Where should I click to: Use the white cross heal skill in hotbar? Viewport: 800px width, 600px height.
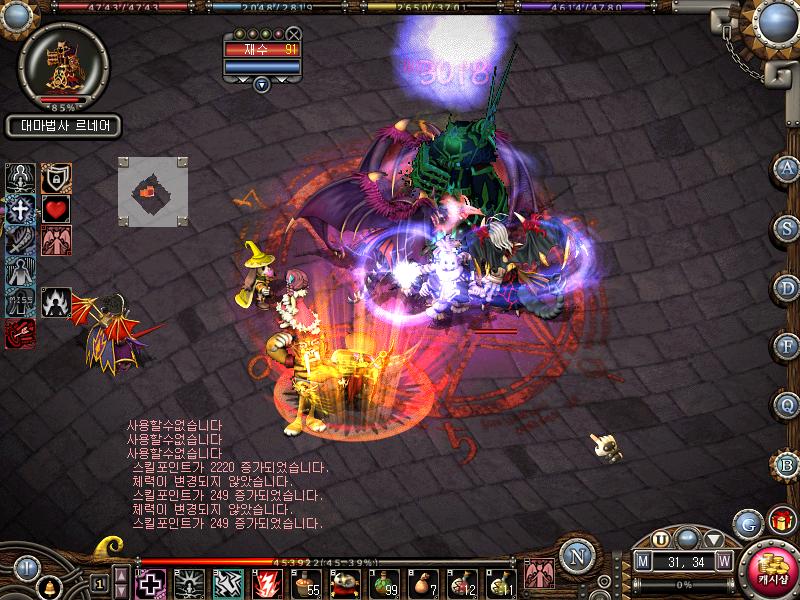tap(150, 582)
